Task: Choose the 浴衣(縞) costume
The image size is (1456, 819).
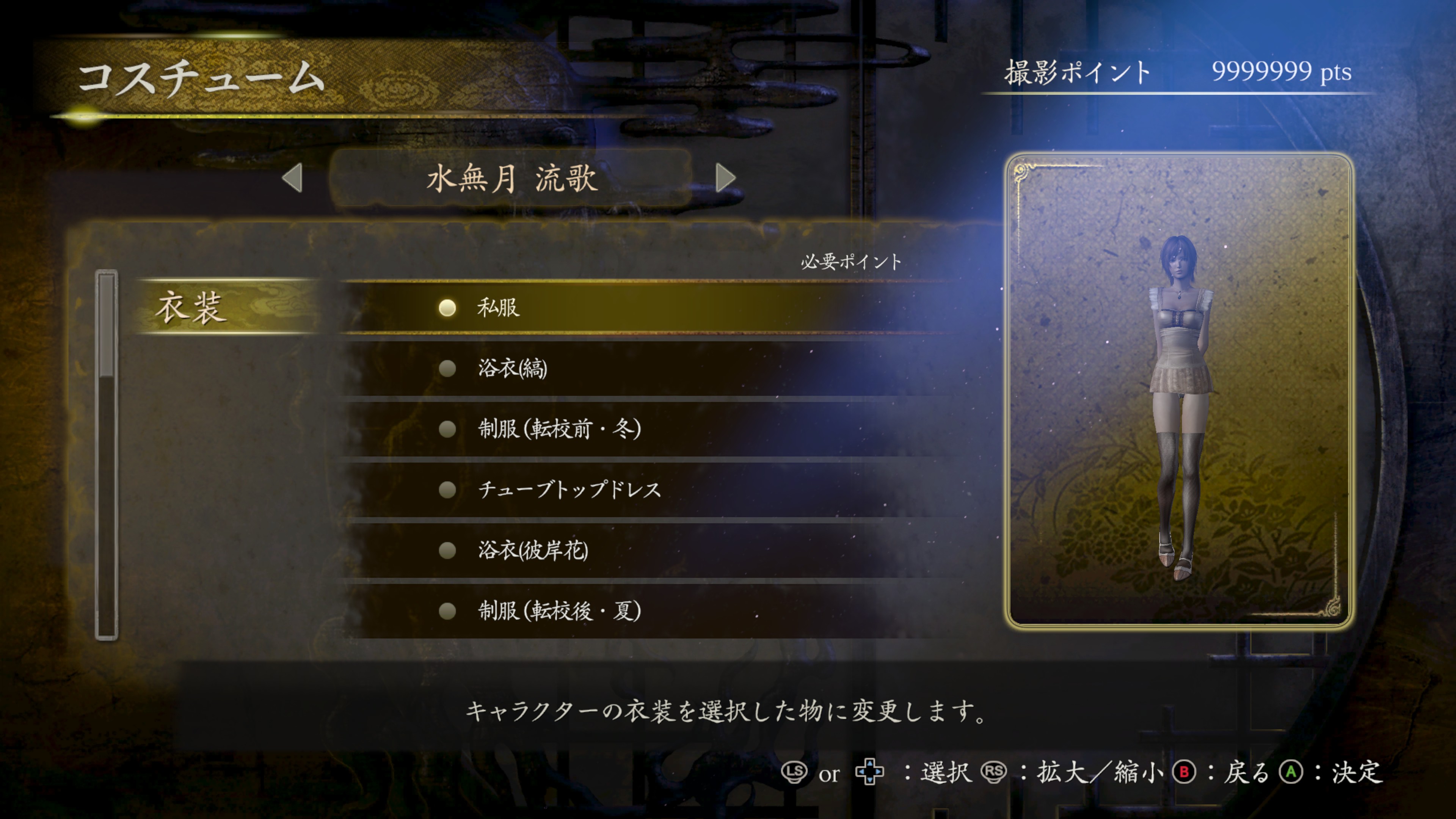Action: click(x=512, y=369)
